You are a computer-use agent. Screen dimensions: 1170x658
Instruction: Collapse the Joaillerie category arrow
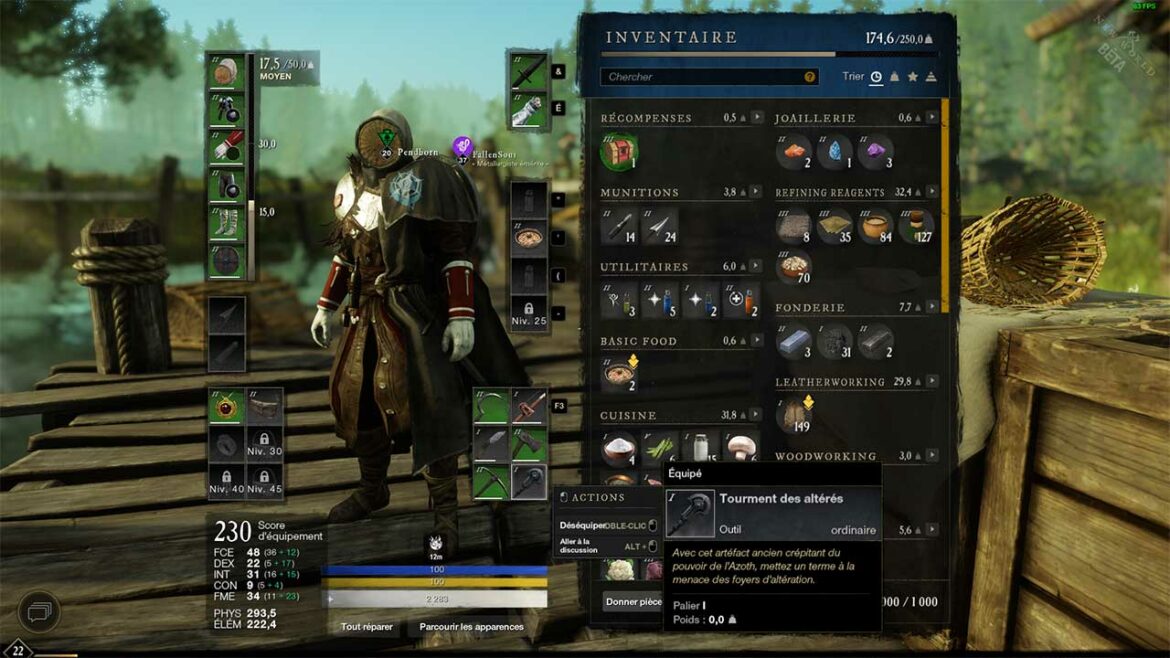coord(932,118)
